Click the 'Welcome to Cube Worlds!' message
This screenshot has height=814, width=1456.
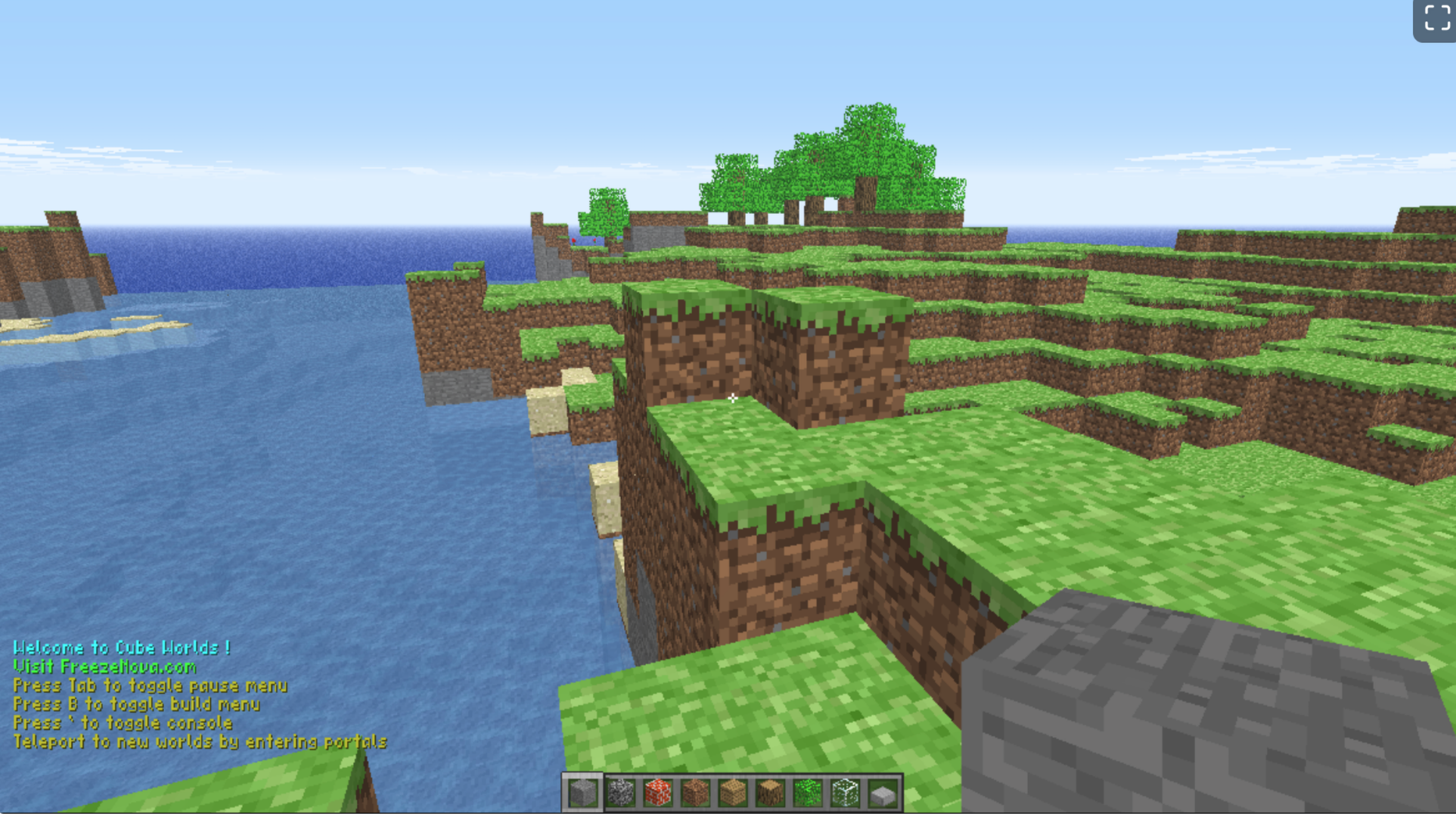pyautogui.click(x=121, y=648)
